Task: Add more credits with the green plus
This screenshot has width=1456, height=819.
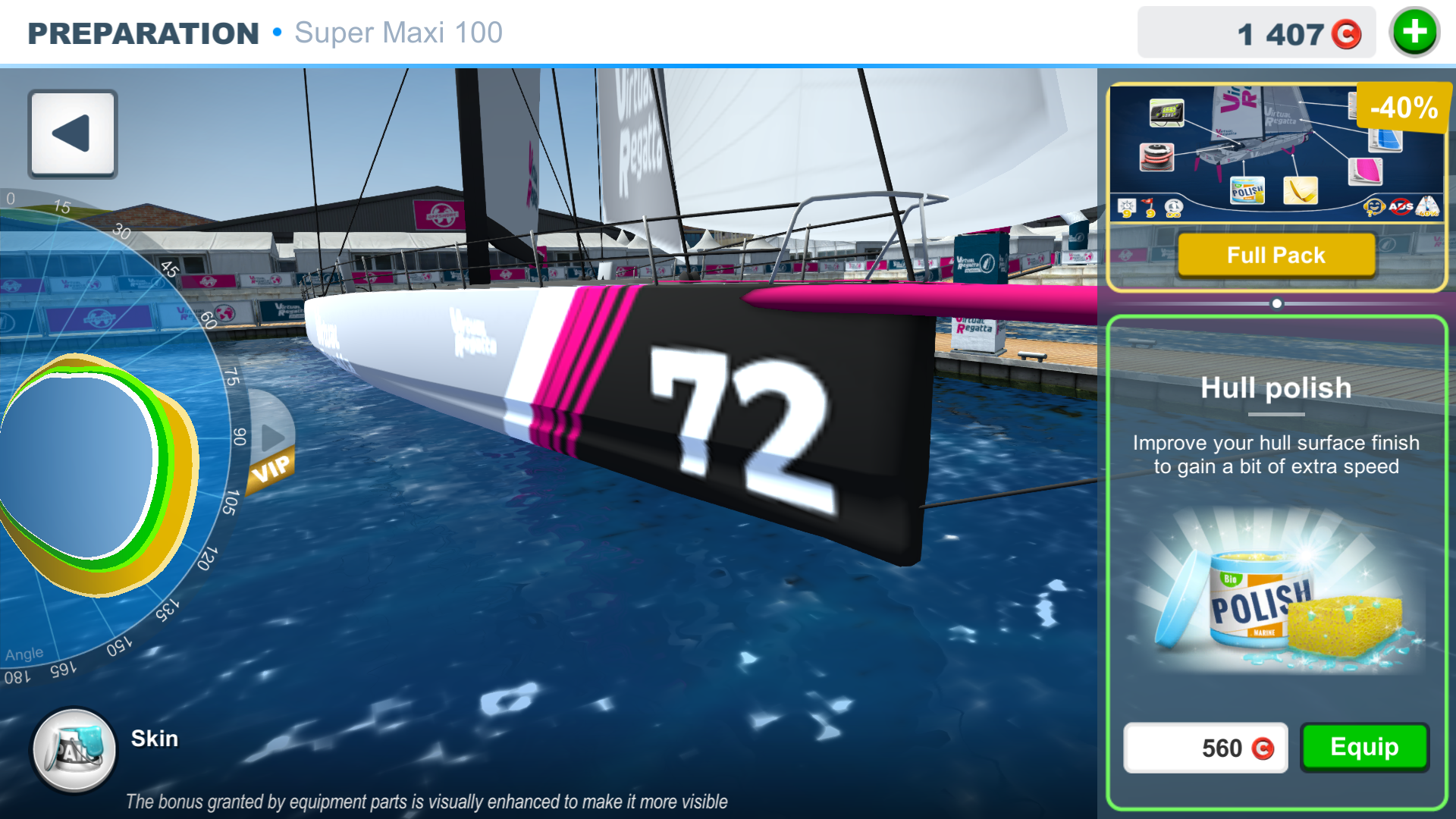Action: click(1414, 33)
